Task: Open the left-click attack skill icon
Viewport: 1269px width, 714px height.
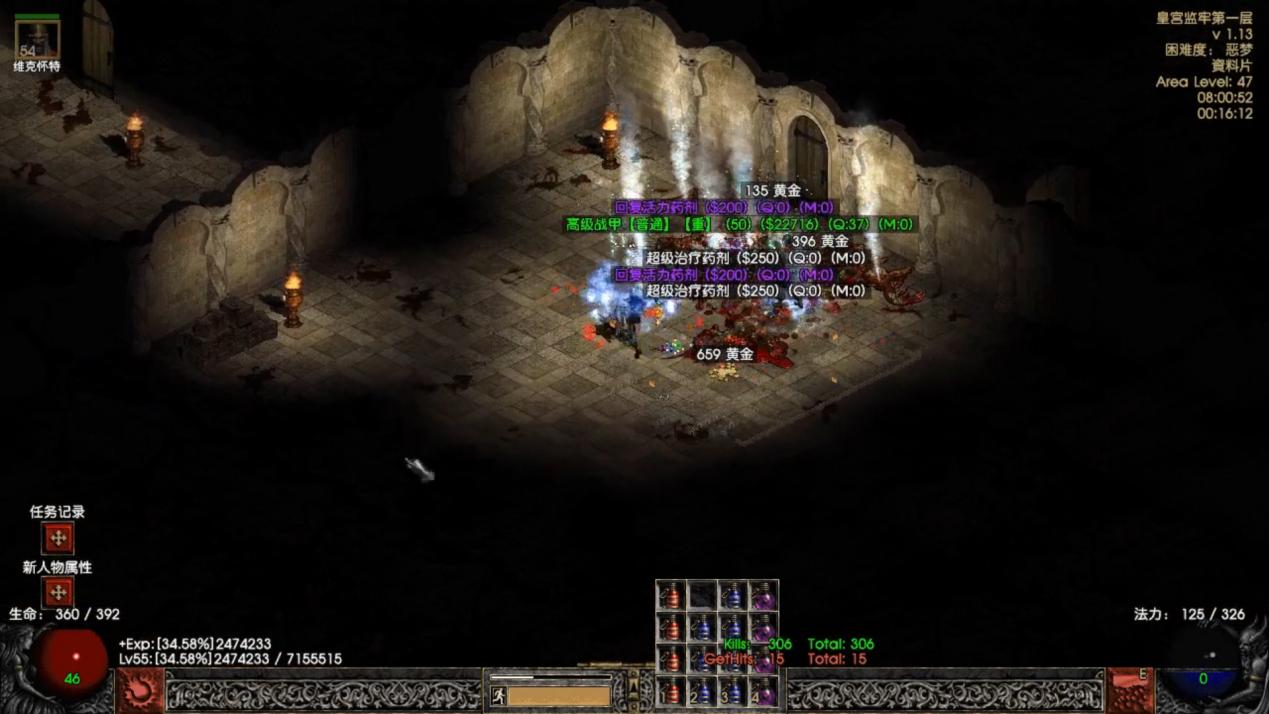Action: 140,690
